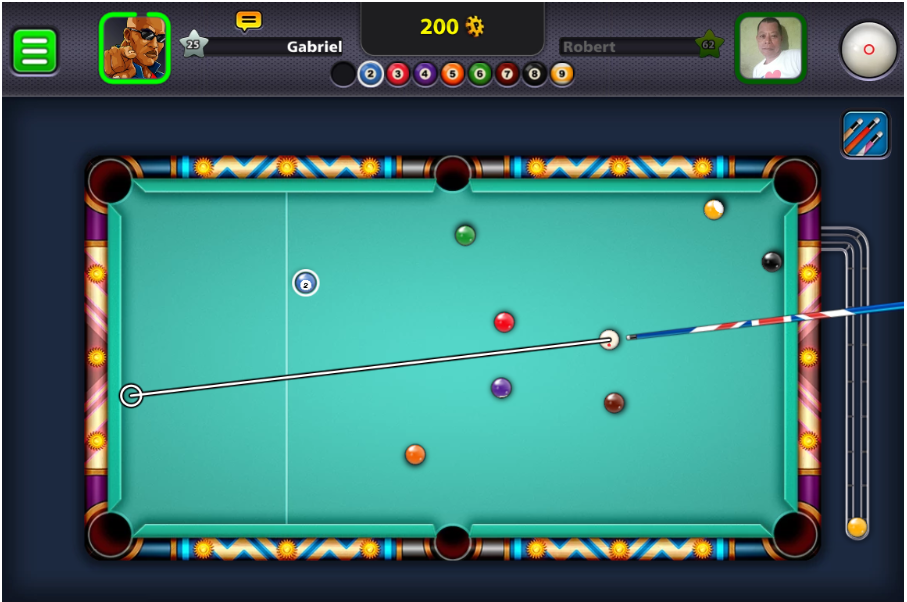The image size is (907, 602).
Task: Open the green hamburger menu
Action: [x=34, y=50]
